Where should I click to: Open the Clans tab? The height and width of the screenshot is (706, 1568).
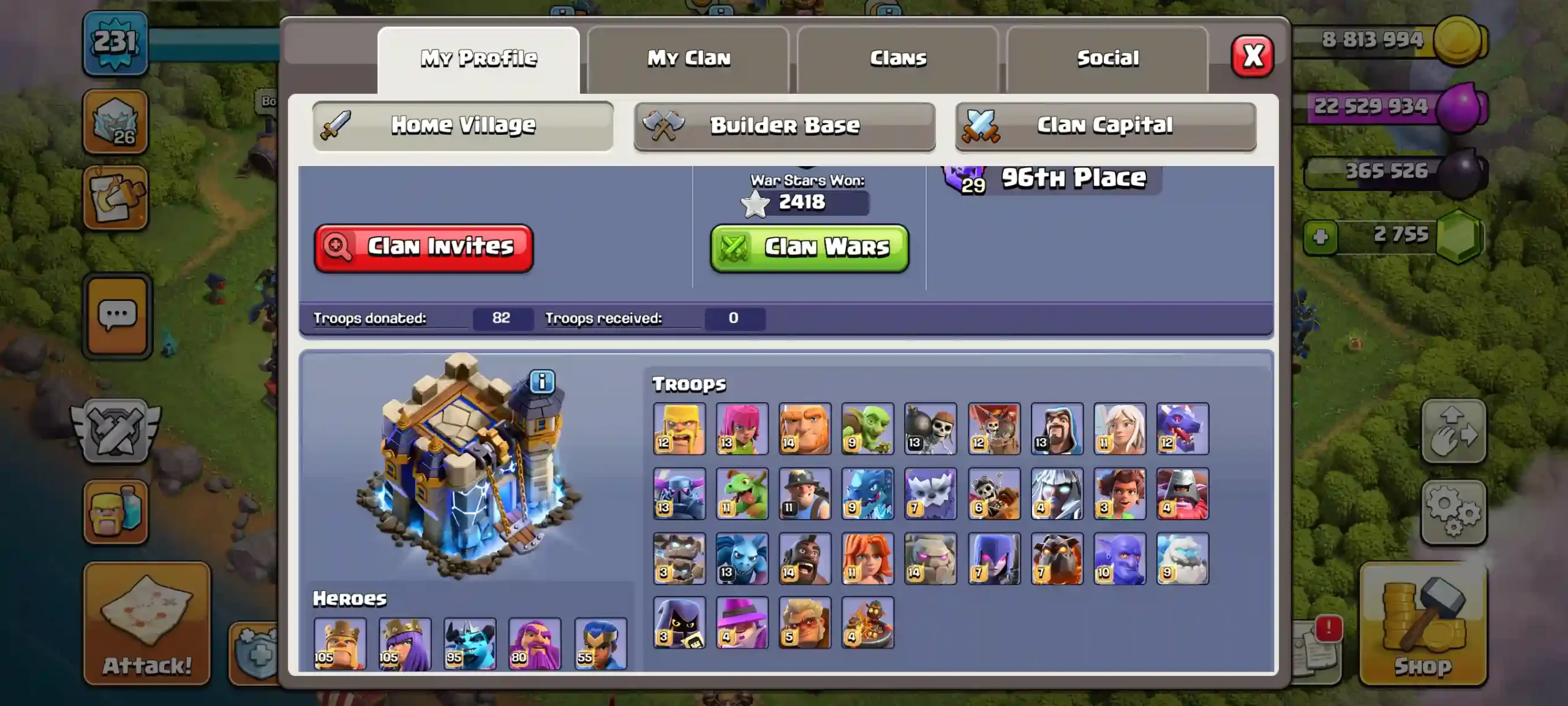[898, 59]
